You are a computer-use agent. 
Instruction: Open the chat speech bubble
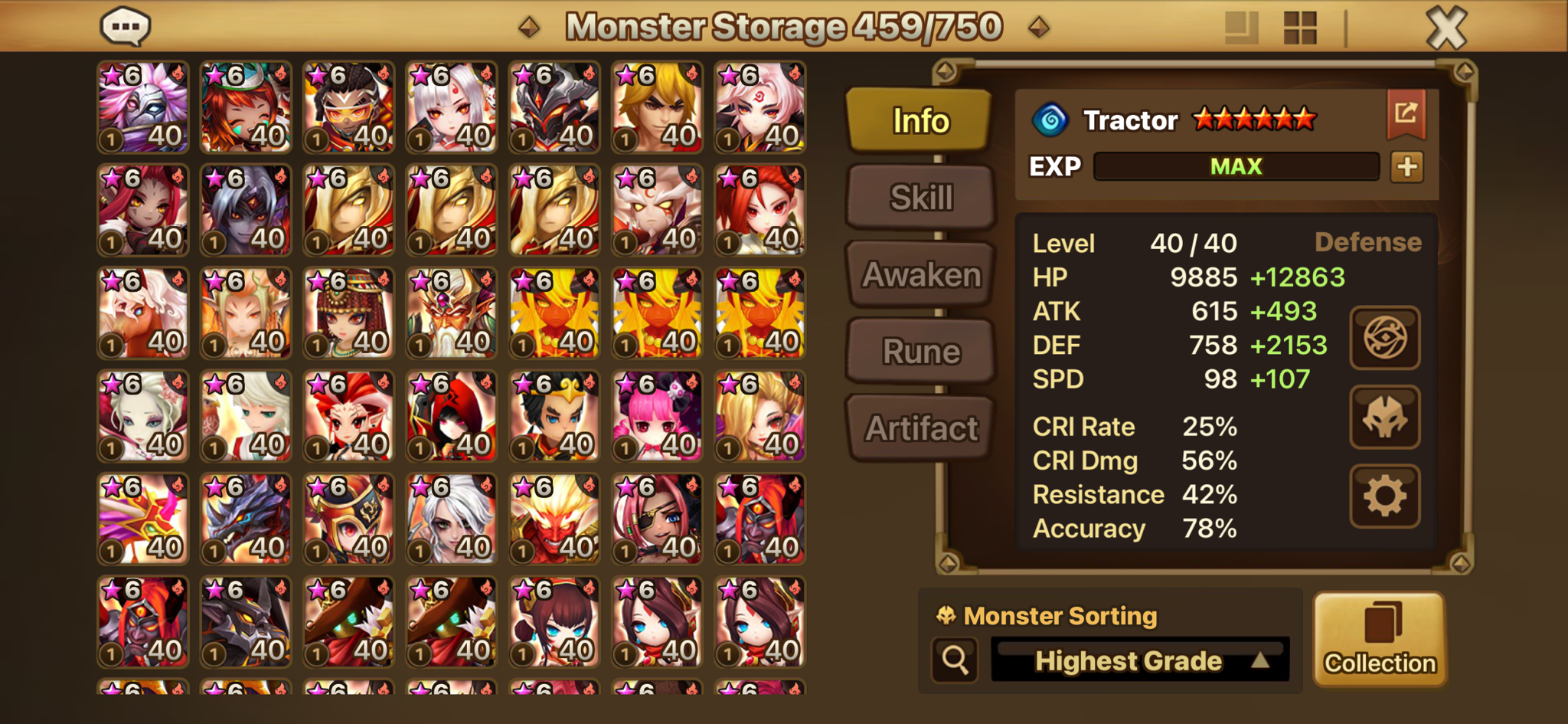point(126,27)
